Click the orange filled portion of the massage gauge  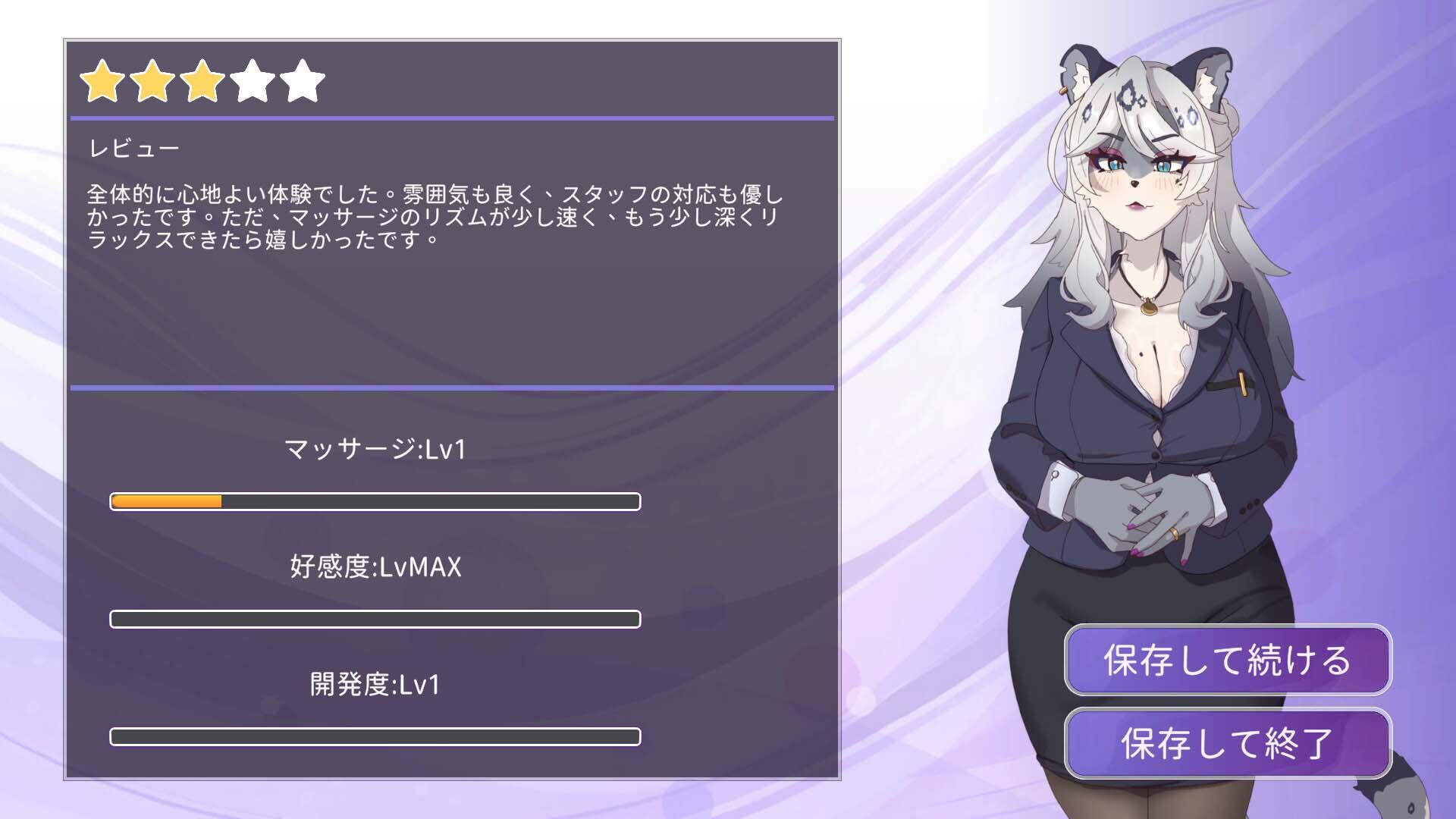coord(167,500)
